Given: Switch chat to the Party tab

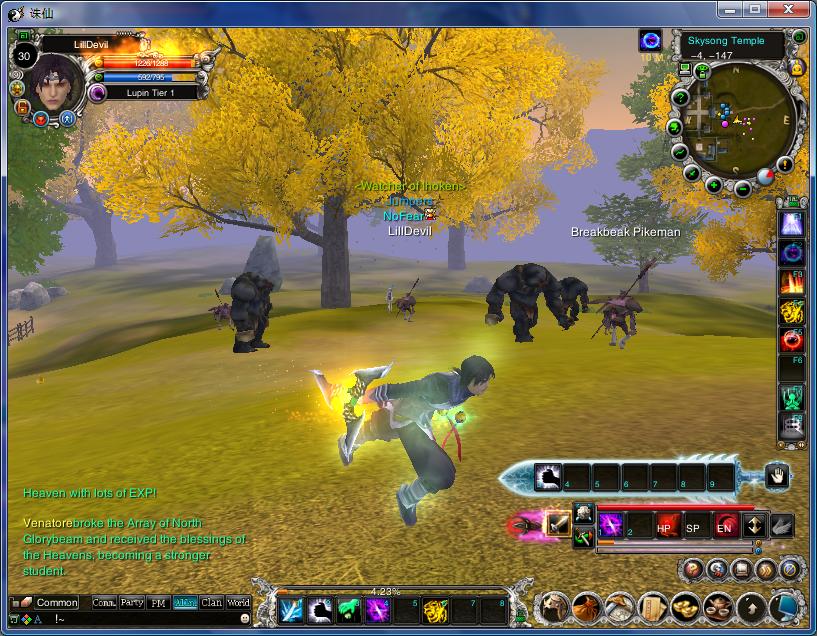Looking at the screenshot, I should 131,603.
